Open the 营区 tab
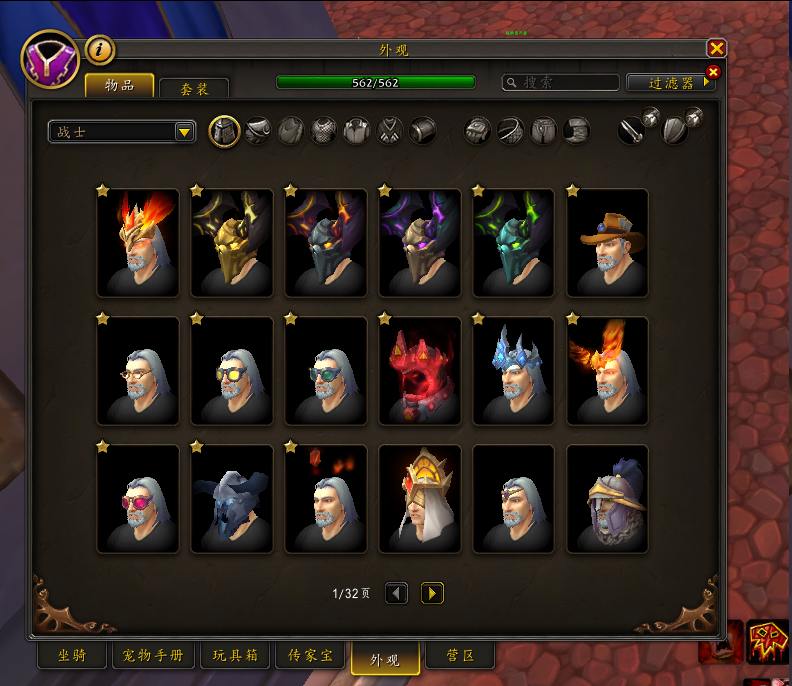Image resolution: width=792 pixels, height=686 pixels. pos(459,657)
